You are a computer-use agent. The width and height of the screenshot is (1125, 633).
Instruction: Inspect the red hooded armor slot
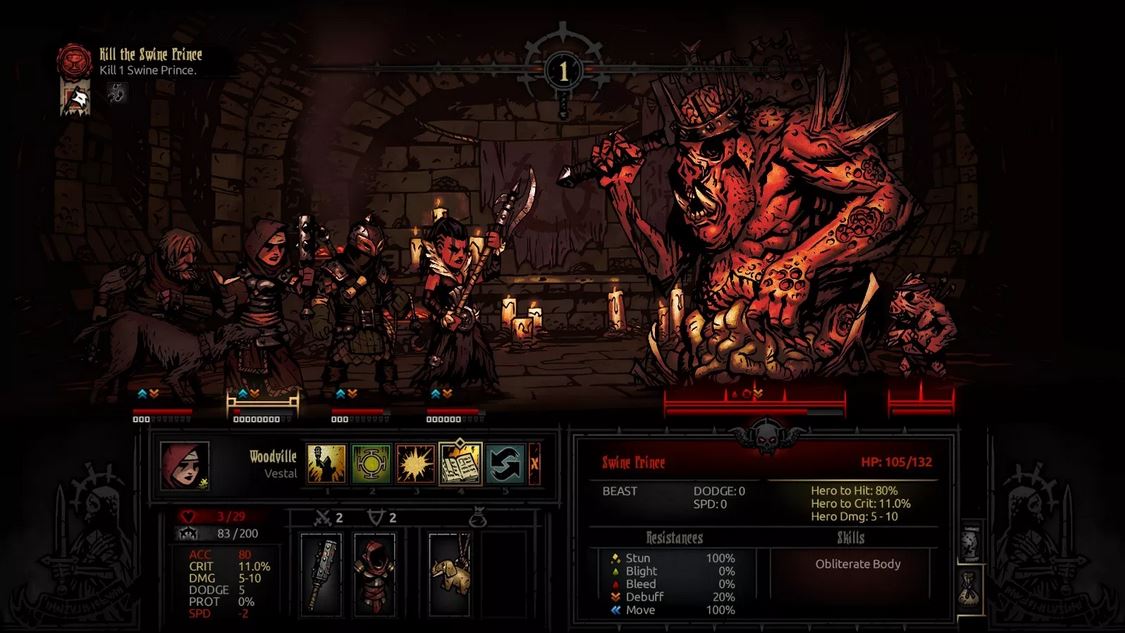(x=375, y=572)
